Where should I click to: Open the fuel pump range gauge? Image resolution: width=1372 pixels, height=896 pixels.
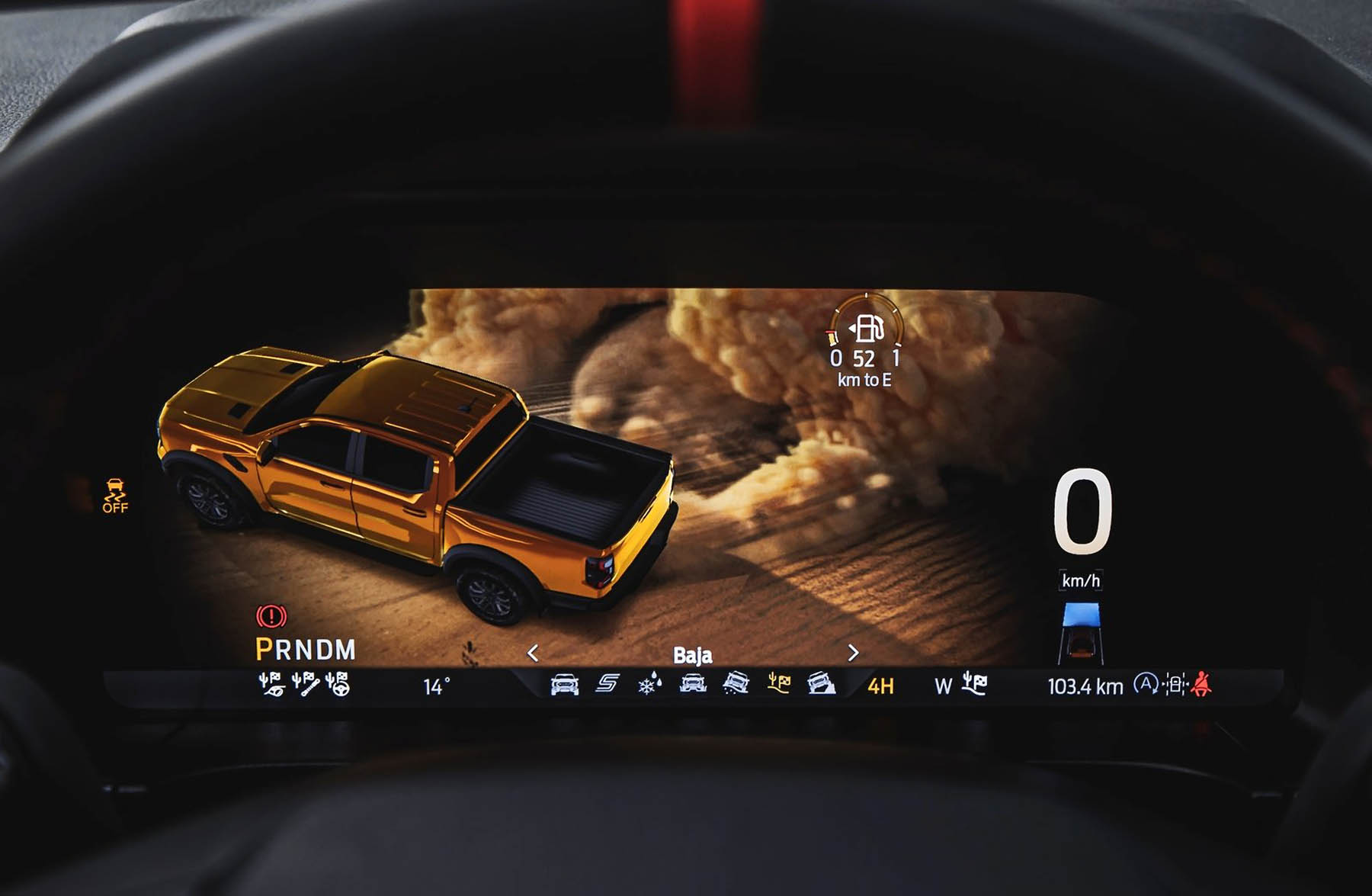(x=867, y=329)
